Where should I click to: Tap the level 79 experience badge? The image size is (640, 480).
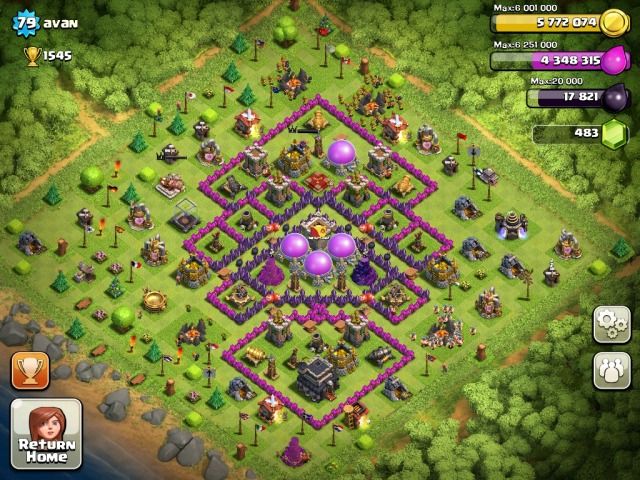(25, 23)
